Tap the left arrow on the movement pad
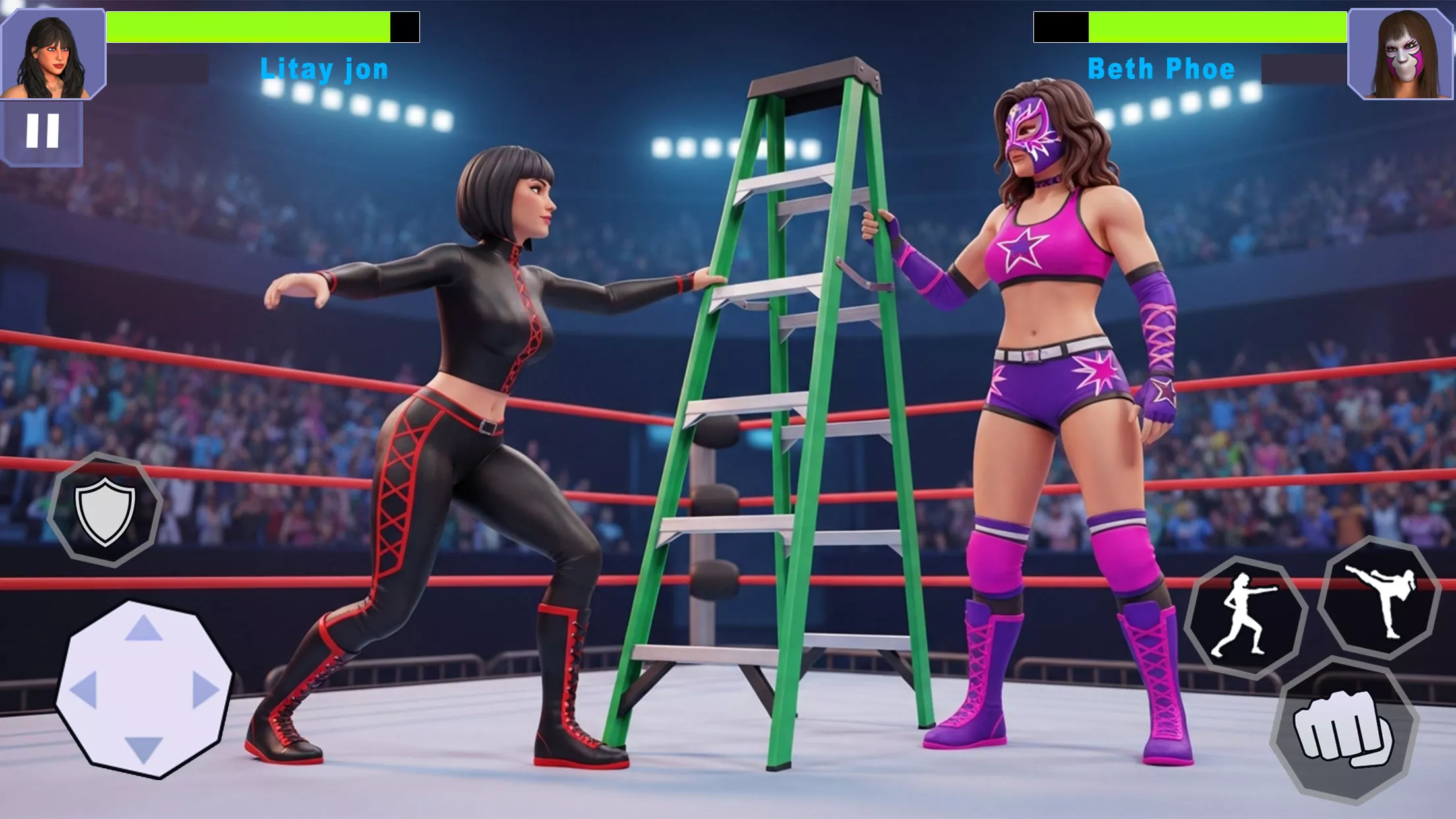The height and width of the screenshot is (819, 1456). tap(84, 690)
